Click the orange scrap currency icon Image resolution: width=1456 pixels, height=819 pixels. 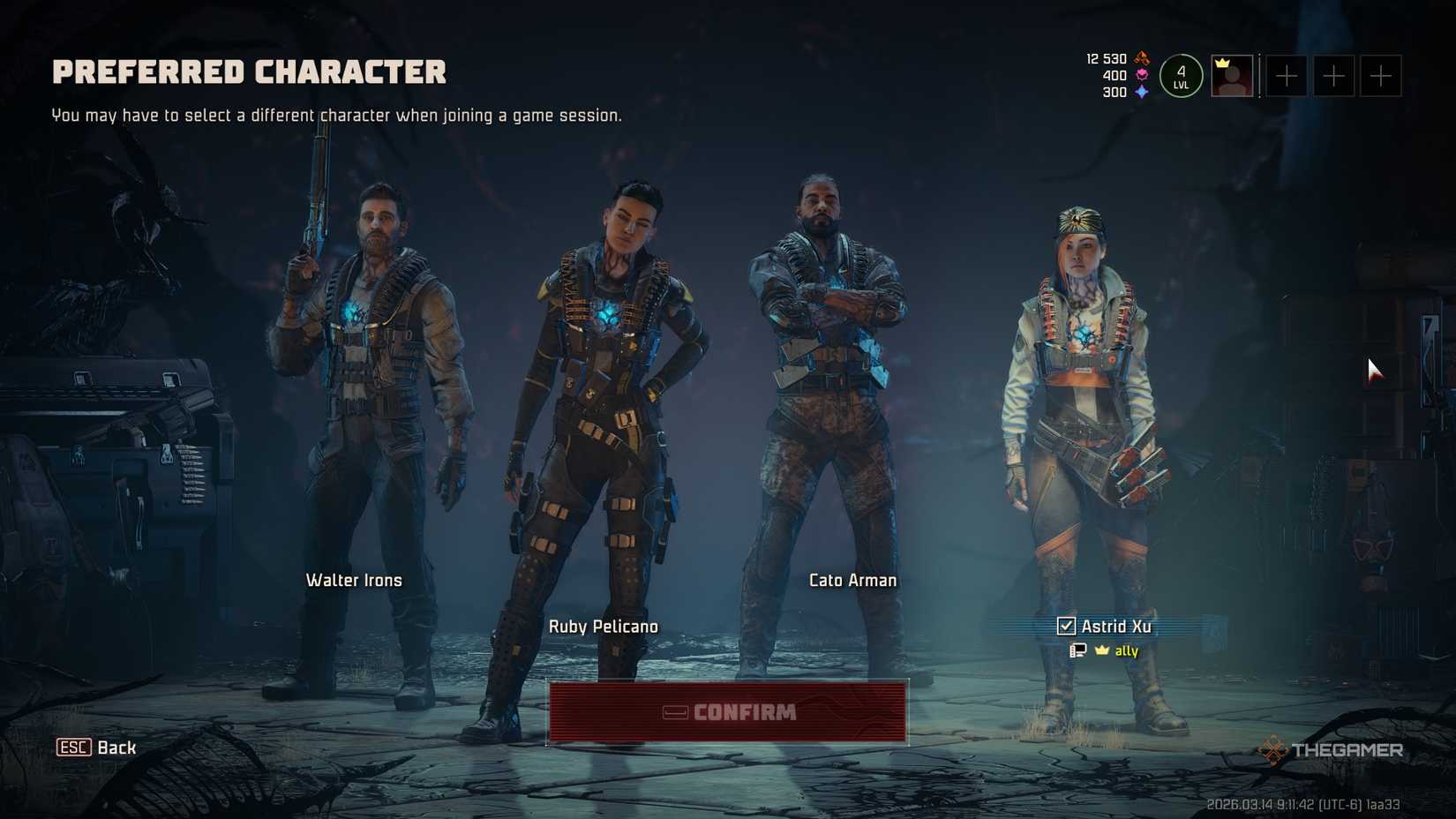pos(1142,59)
